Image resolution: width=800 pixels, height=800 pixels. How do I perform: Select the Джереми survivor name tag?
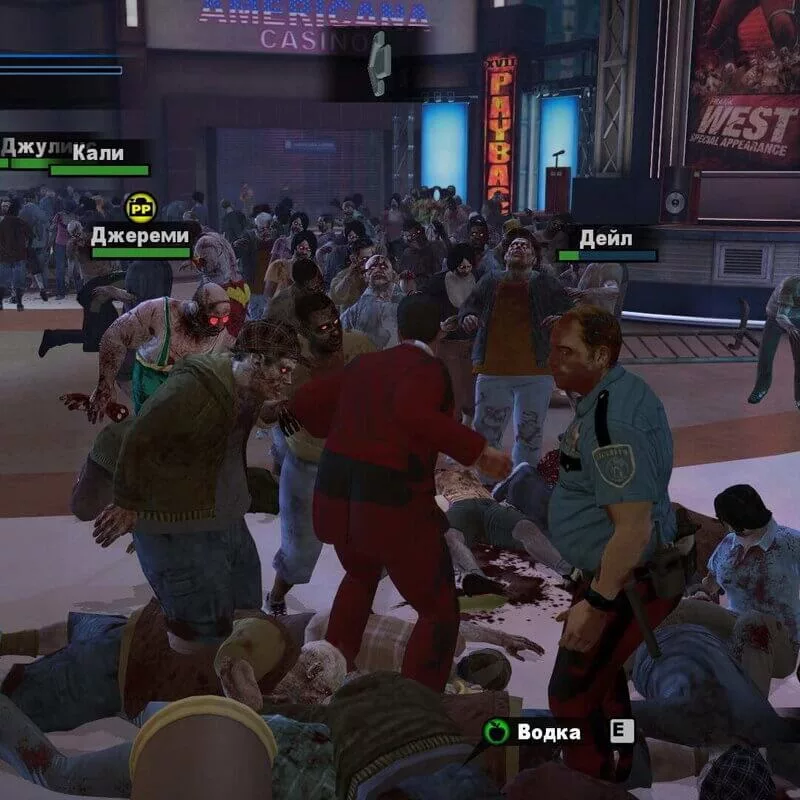(x=139, y=236)
